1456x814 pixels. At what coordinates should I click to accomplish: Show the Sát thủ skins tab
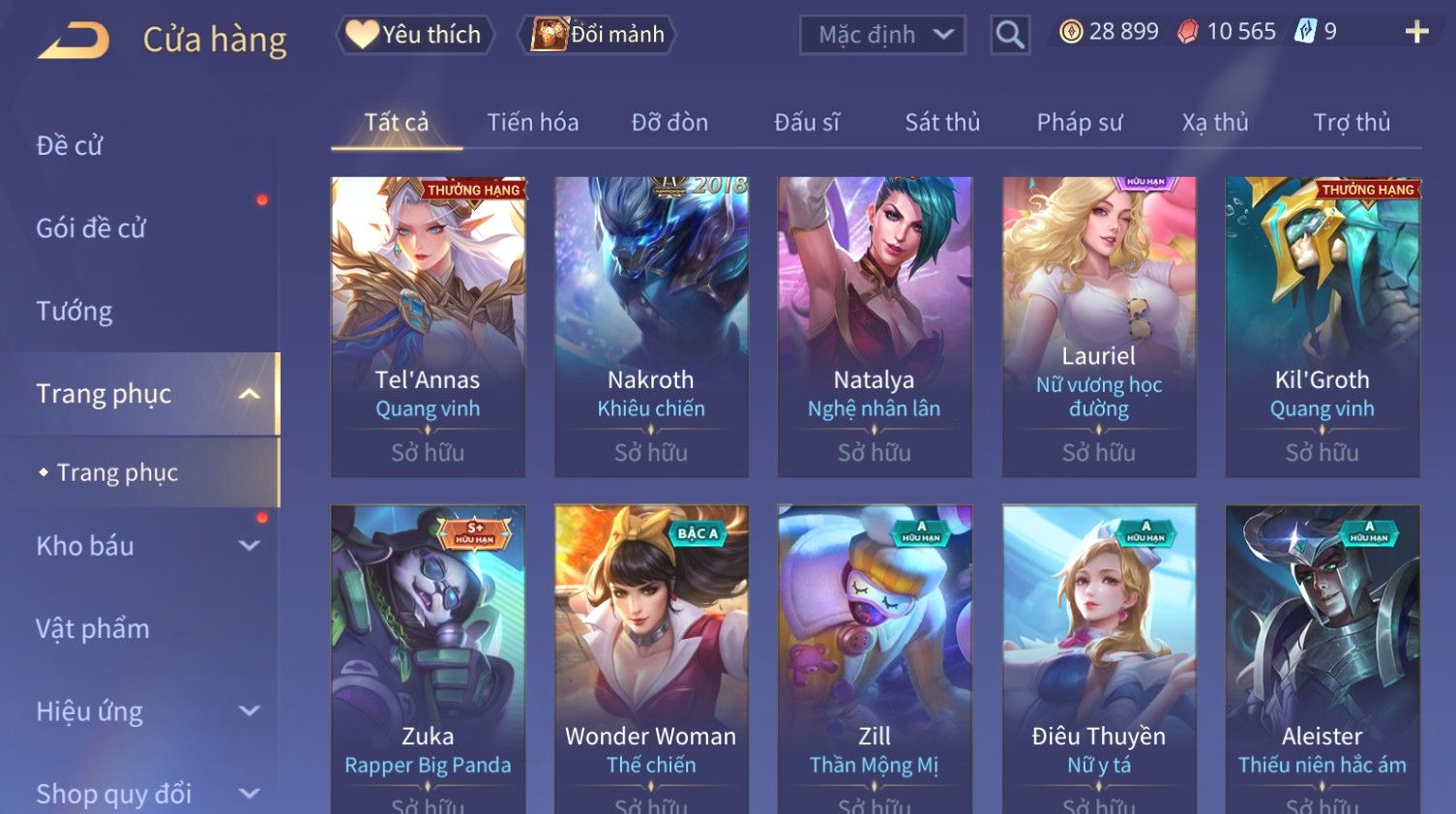(942, 123)
